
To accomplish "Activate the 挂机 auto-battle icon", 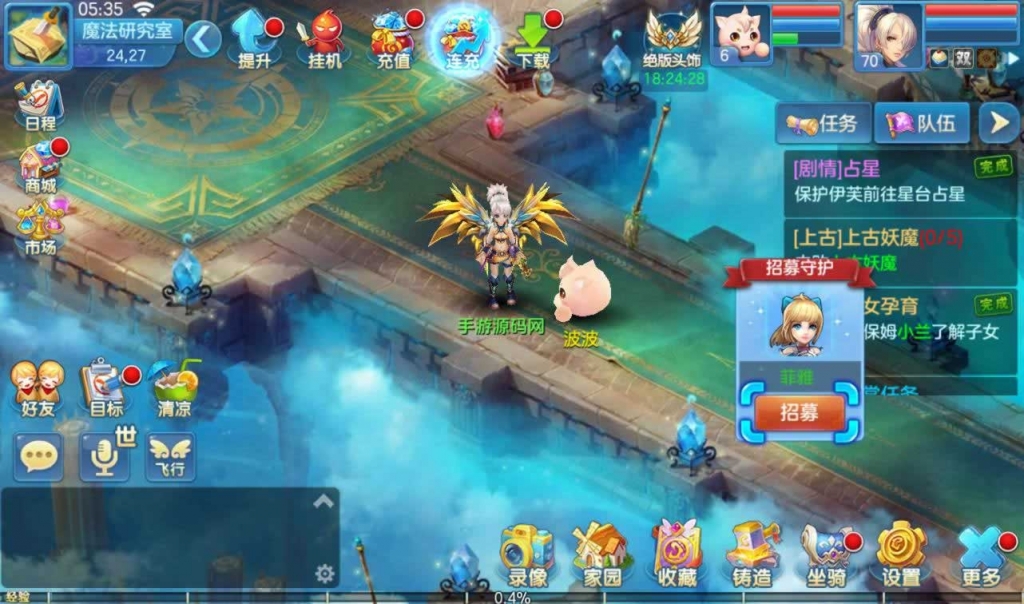I will click(324, 38).
